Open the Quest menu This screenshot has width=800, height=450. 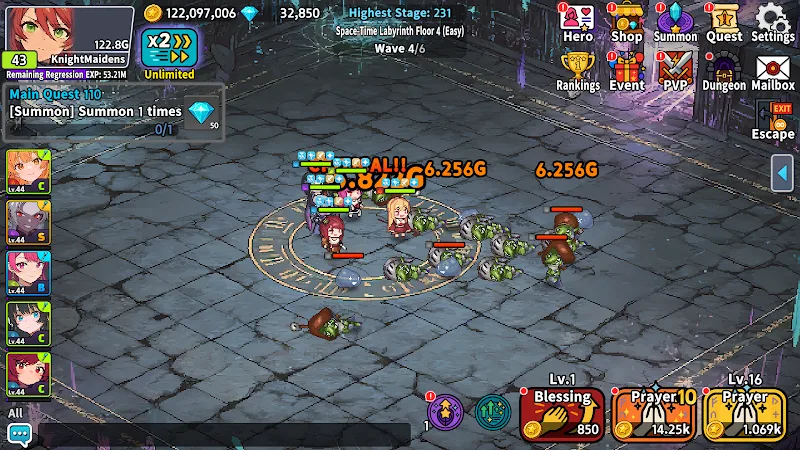pos(723,23)
